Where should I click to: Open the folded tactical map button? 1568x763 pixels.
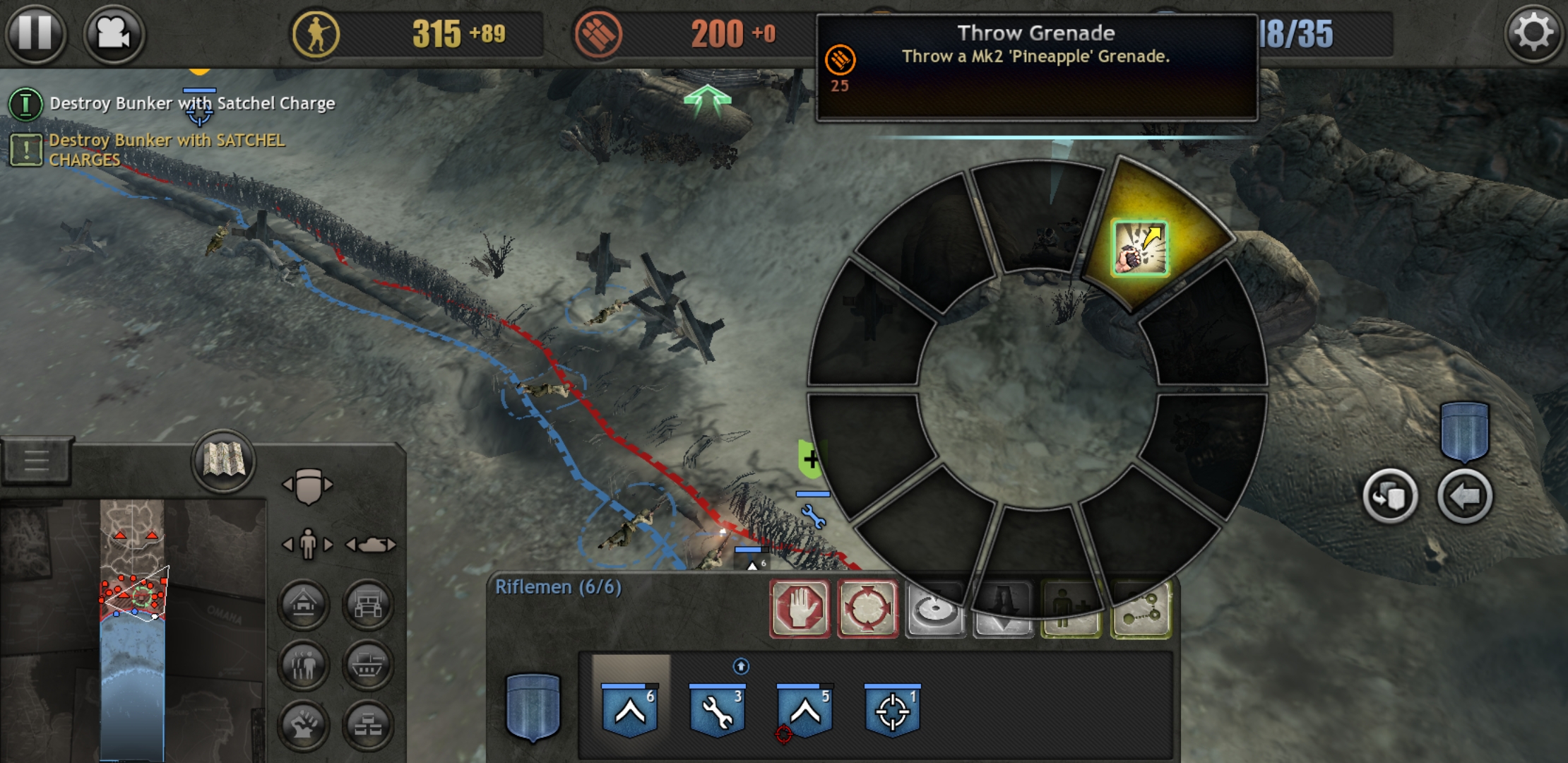click(223, 461)
